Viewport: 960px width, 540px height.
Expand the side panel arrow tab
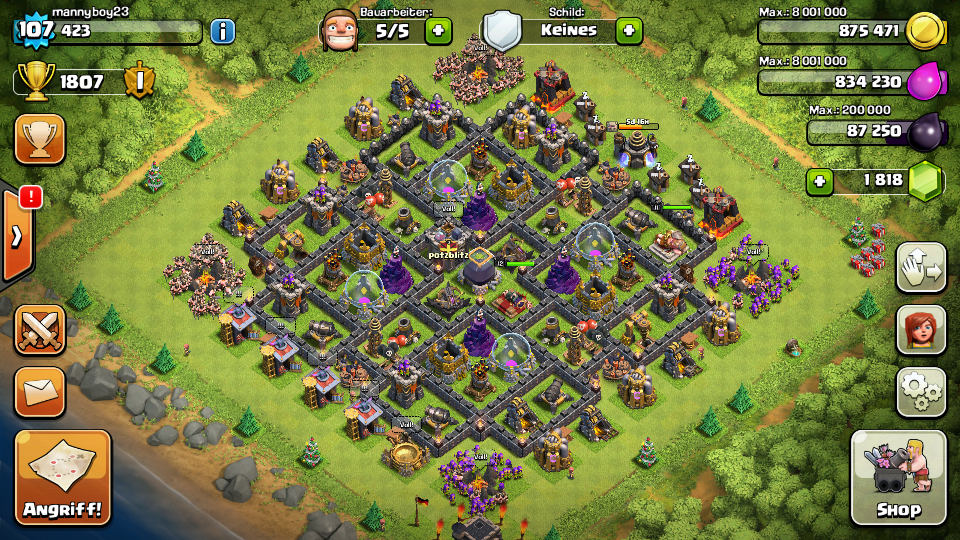(x=16, y=236)
